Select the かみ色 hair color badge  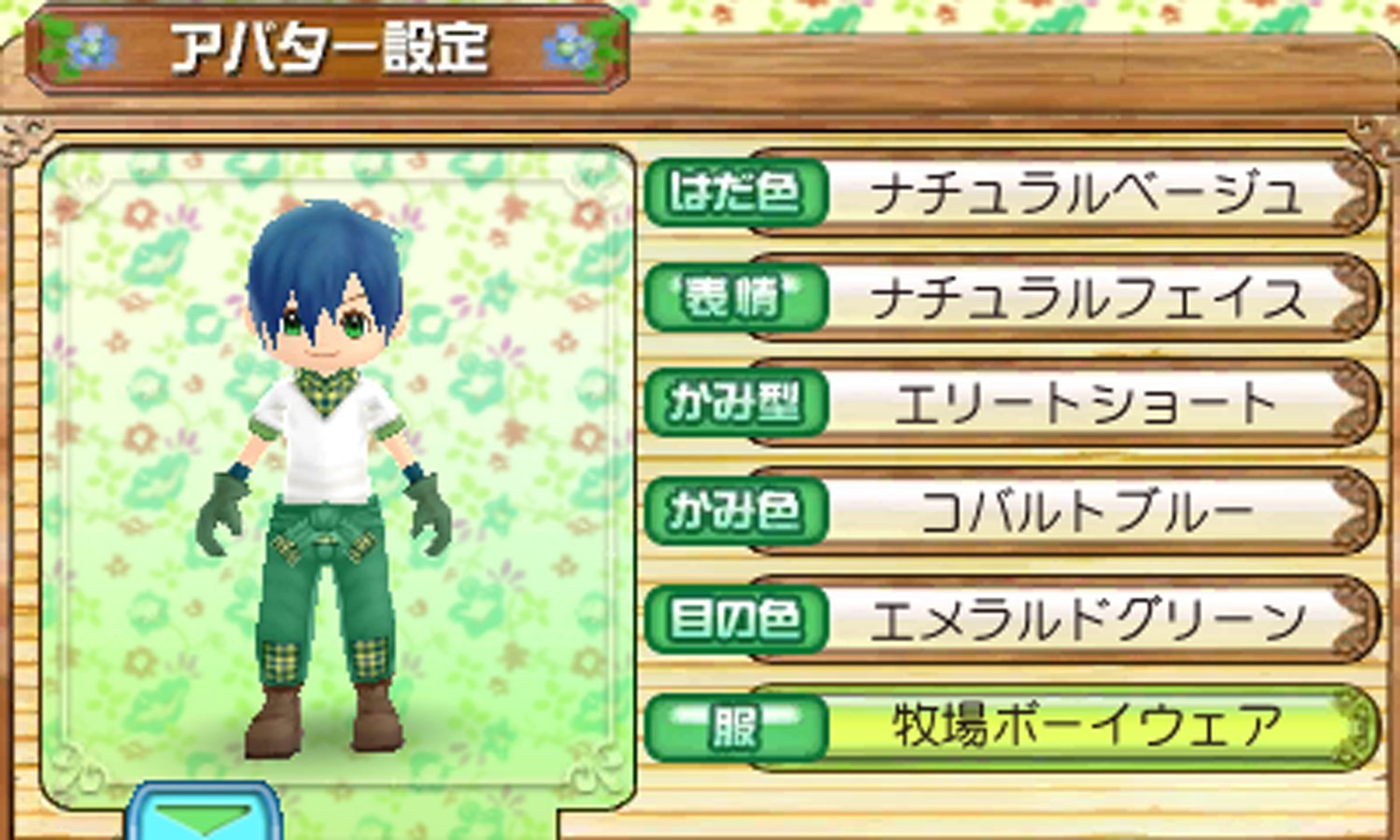(733, 511)
